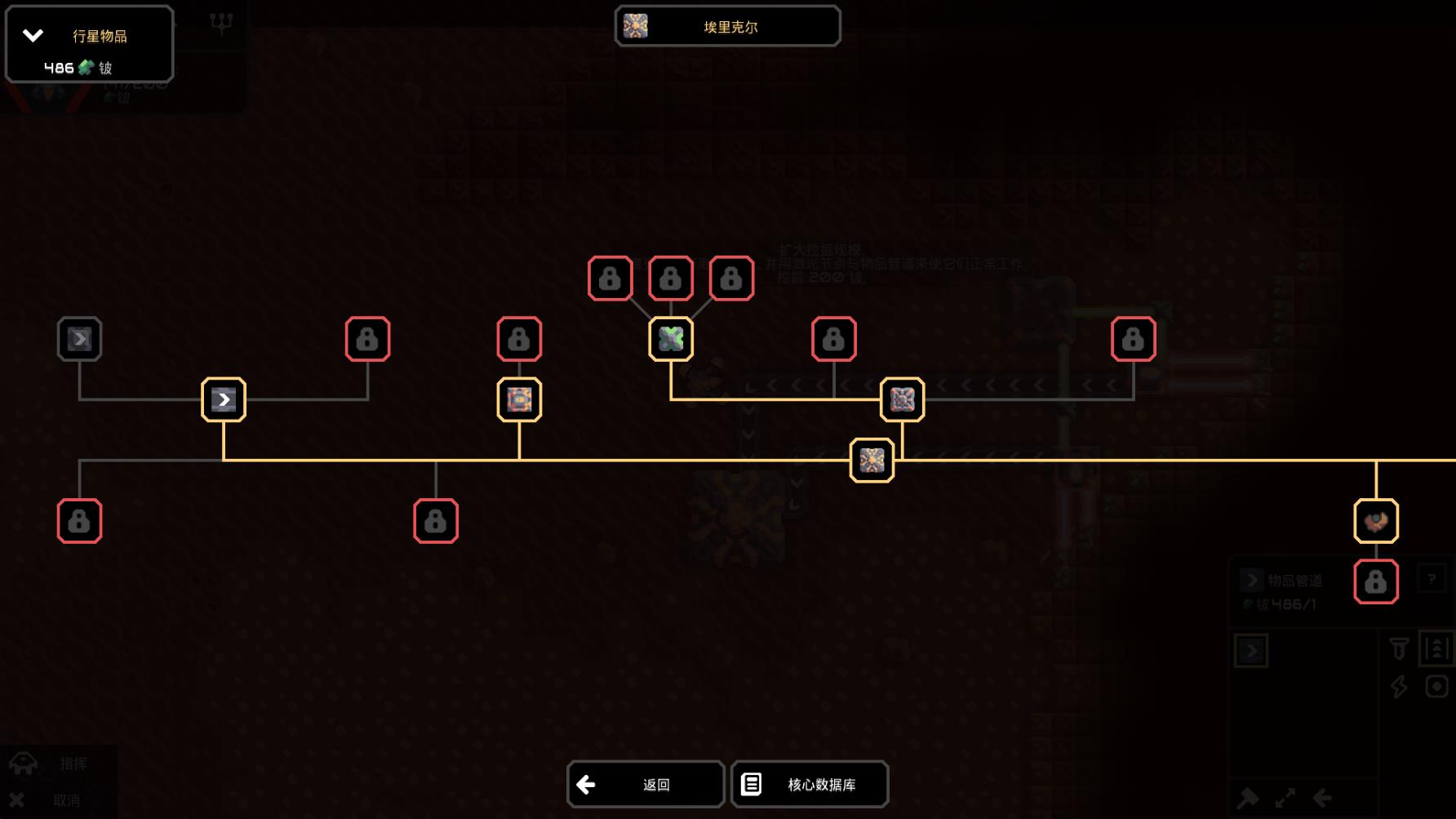Collapse the 行星物品 planet items panel

point(33,35)
